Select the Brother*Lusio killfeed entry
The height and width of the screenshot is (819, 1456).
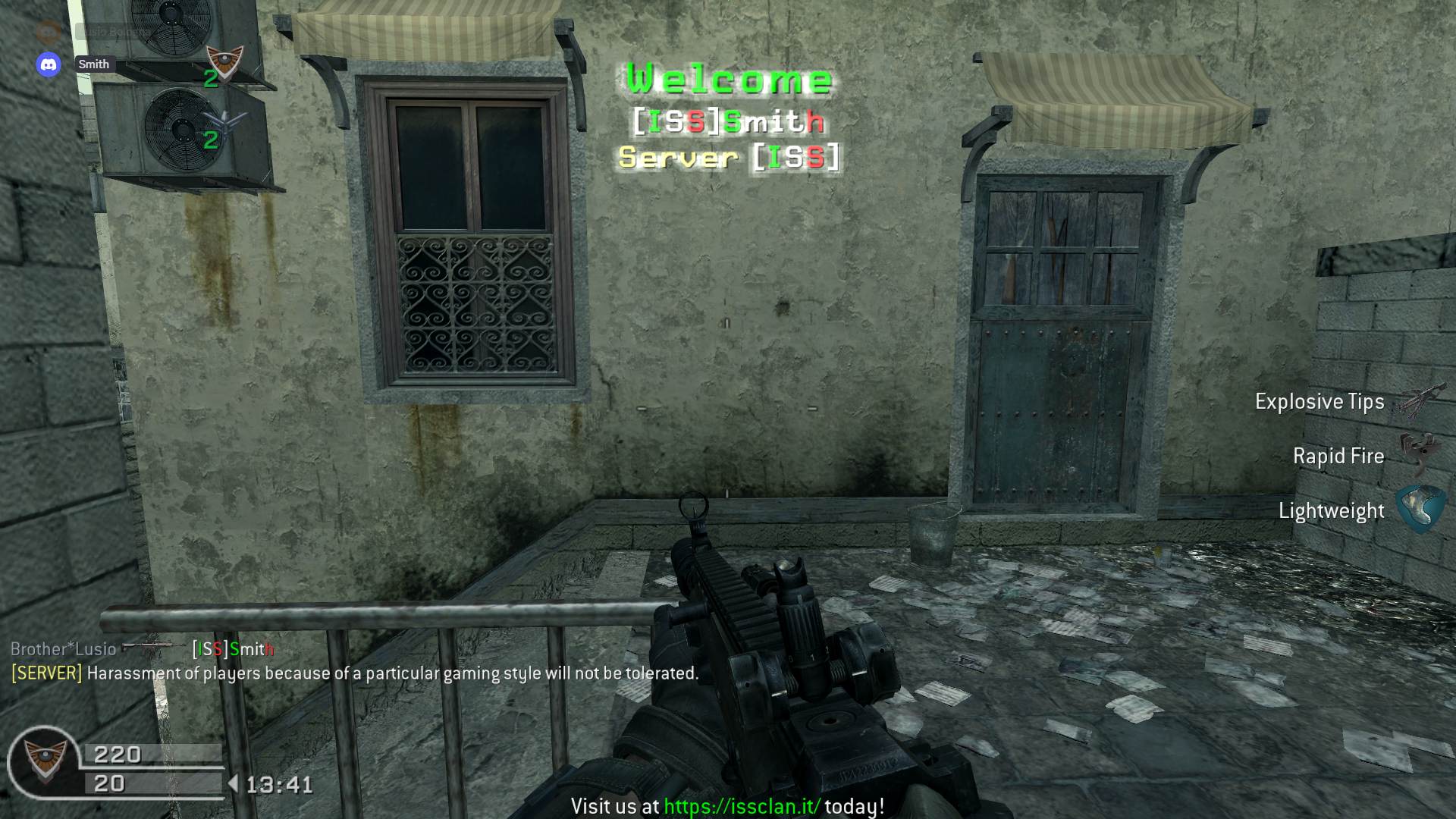pos(64,649)
